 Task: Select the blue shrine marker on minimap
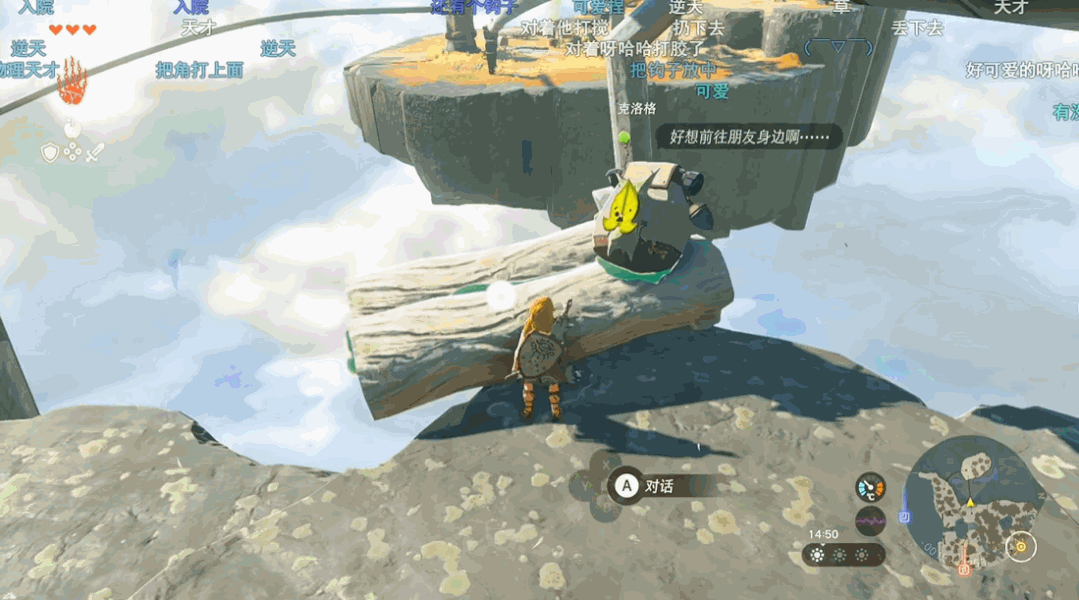tap(904, 517)
